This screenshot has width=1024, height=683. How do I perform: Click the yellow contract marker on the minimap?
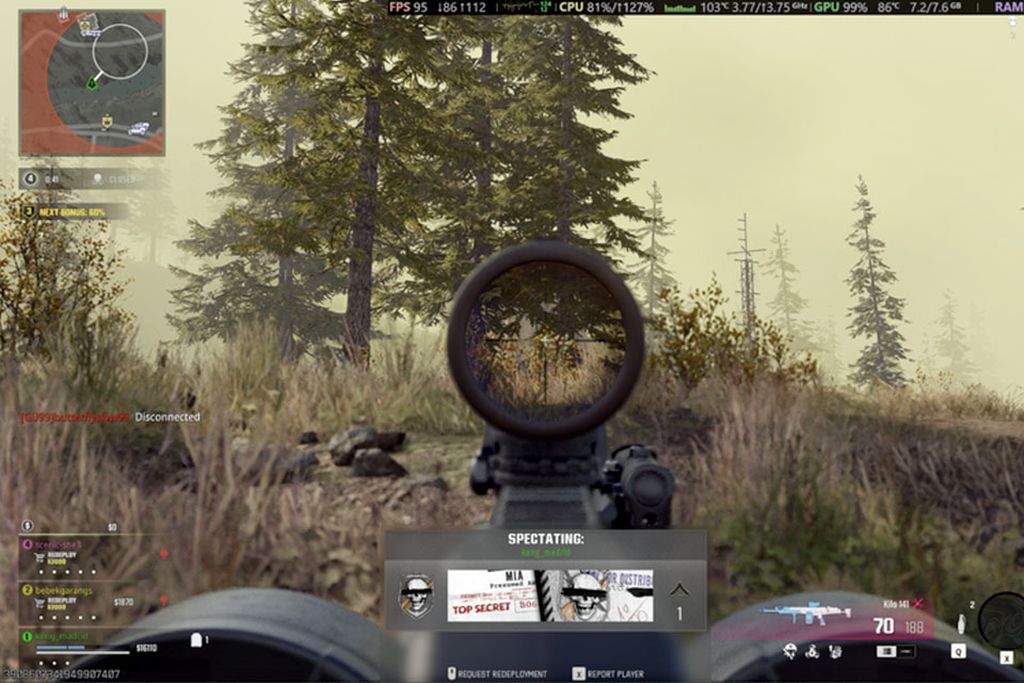coord(107,122)
